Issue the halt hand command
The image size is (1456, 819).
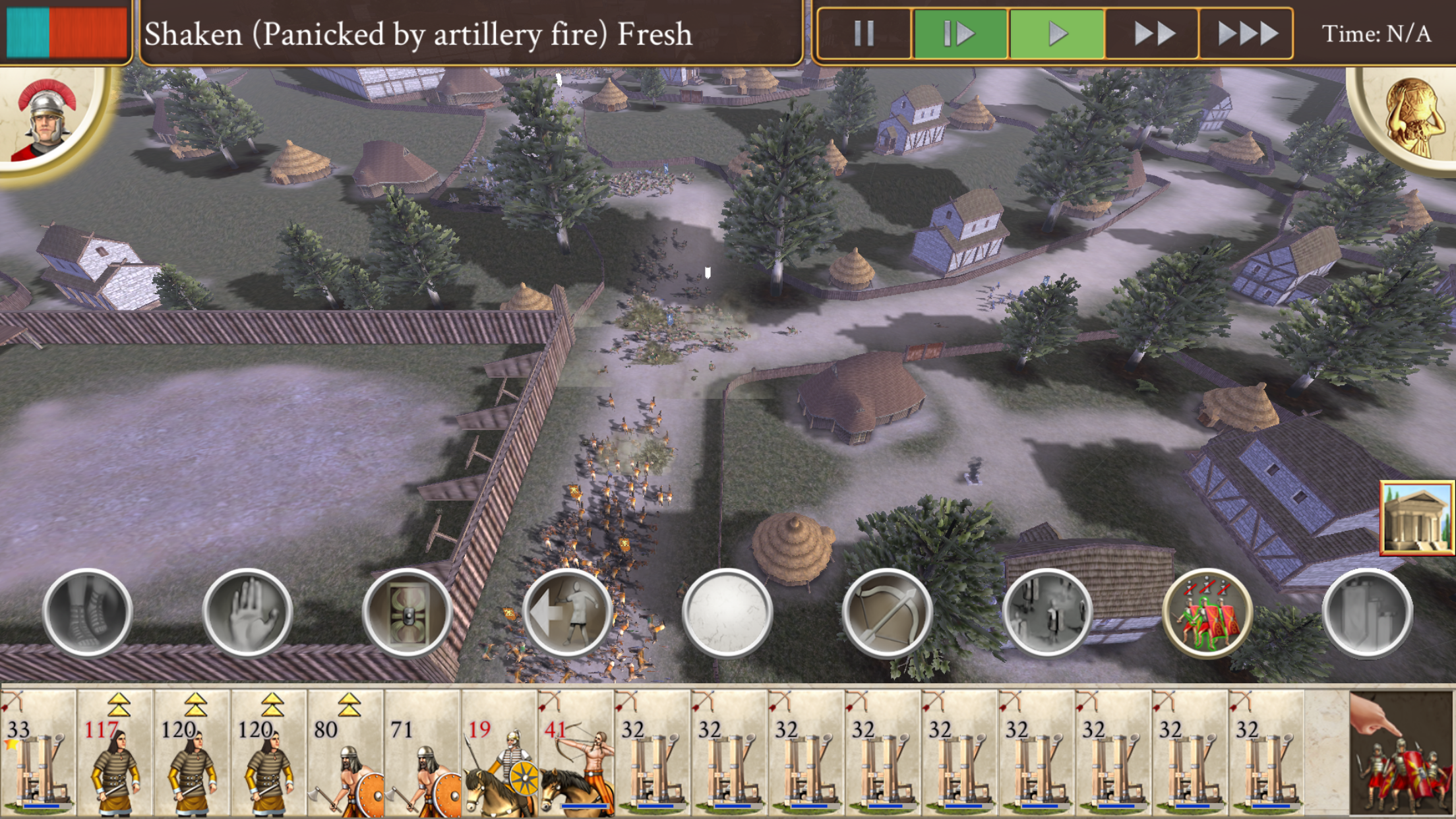[x=247, y=613]
